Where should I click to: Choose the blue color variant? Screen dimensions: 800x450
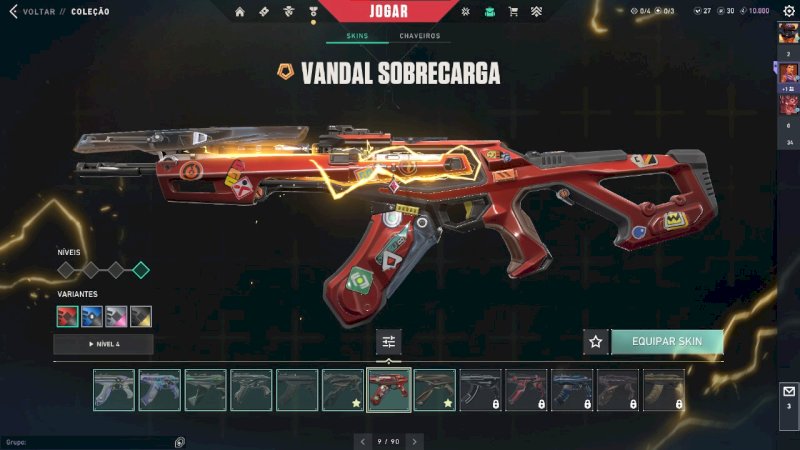tap(93, 316)
